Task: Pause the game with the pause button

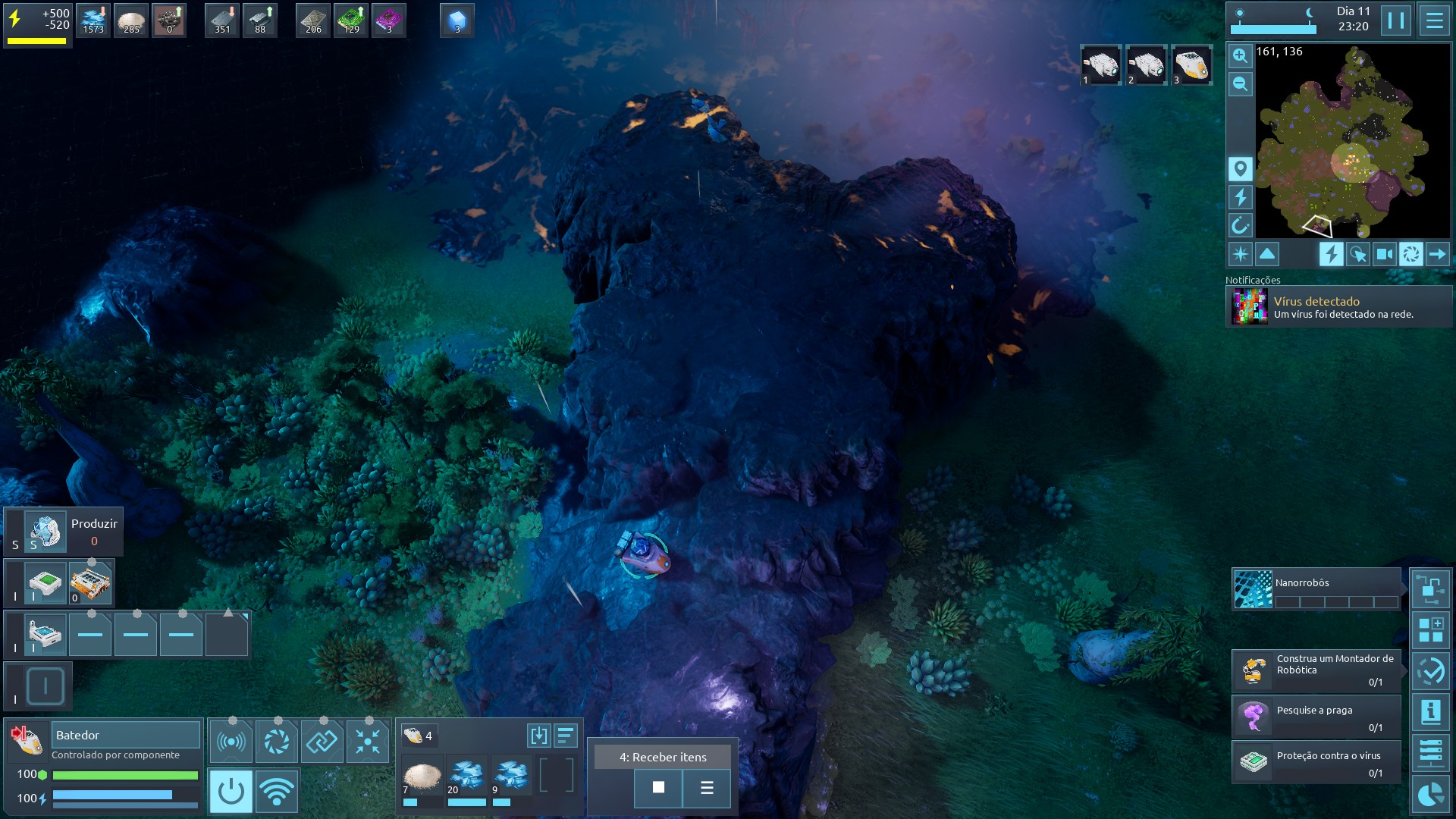Action: click(x=1395, y=20)
